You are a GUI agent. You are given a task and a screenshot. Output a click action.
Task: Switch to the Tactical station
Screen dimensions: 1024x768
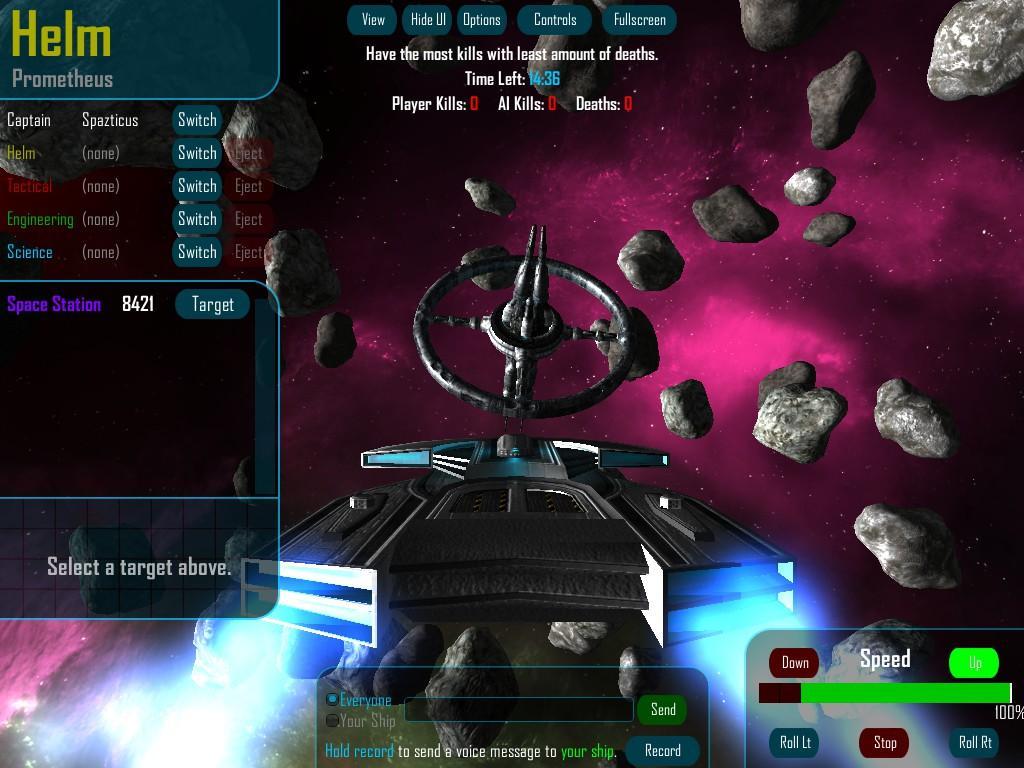(197, 186)
